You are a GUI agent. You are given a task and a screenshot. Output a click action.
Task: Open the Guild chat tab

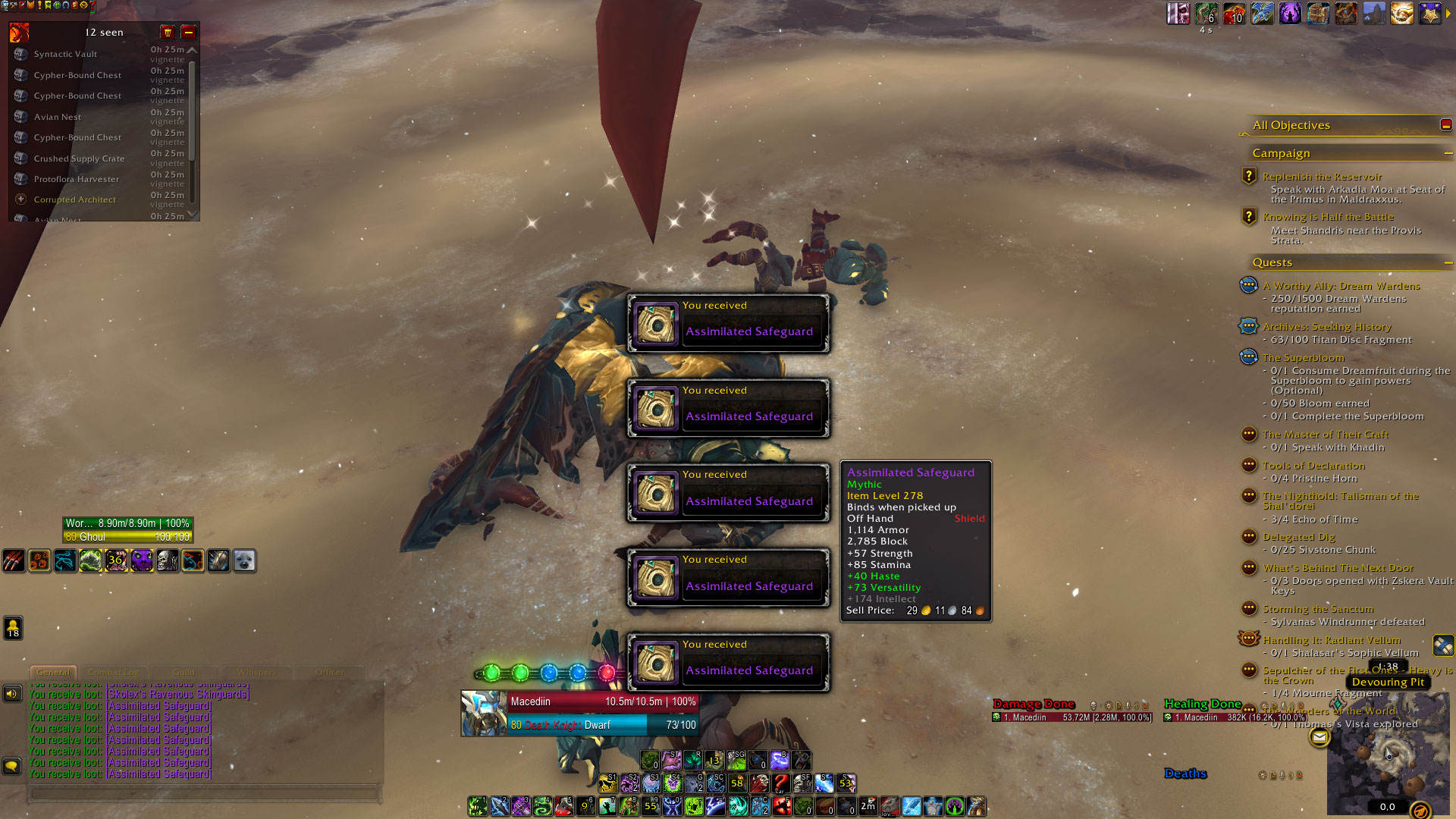[184, 672]
